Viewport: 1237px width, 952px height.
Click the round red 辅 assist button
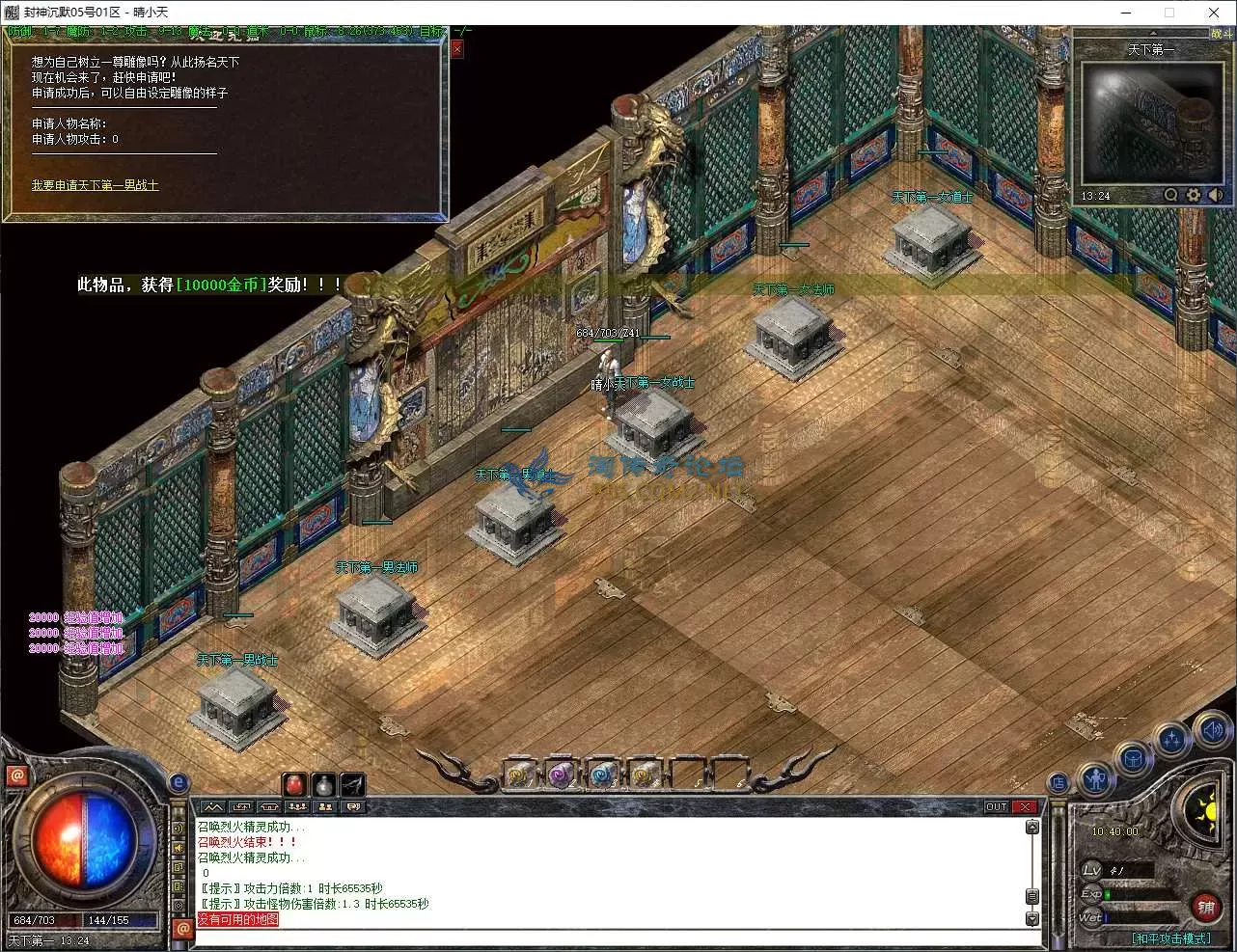pyautogui.click(x=1205, y=907)
